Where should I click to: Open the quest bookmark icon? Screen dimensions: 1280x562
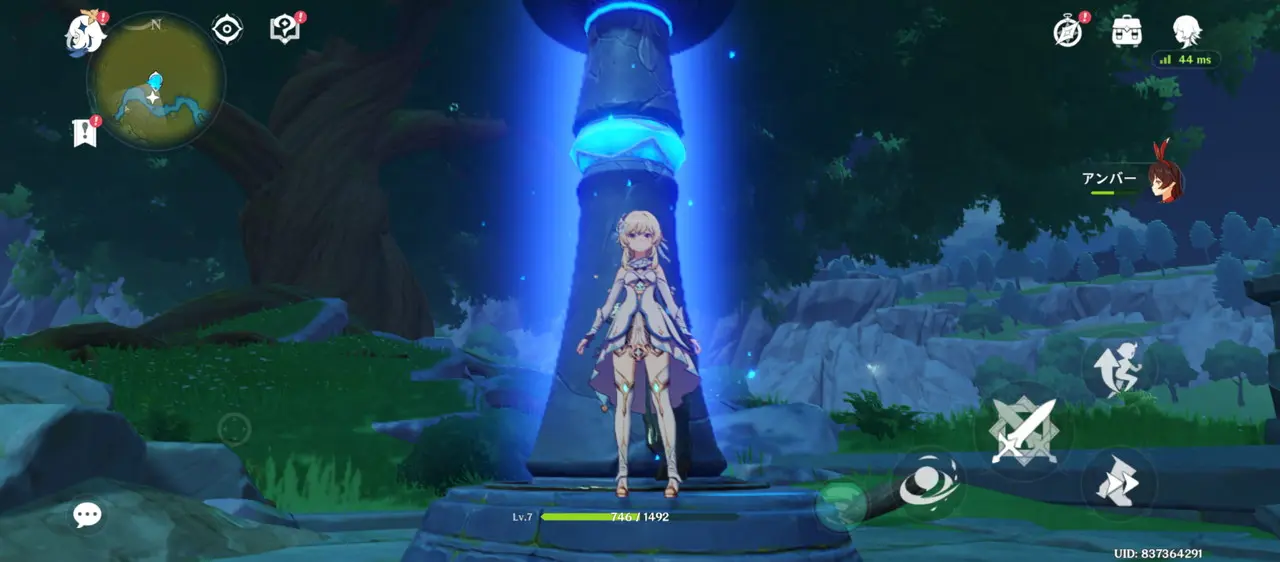coord(85,132)
